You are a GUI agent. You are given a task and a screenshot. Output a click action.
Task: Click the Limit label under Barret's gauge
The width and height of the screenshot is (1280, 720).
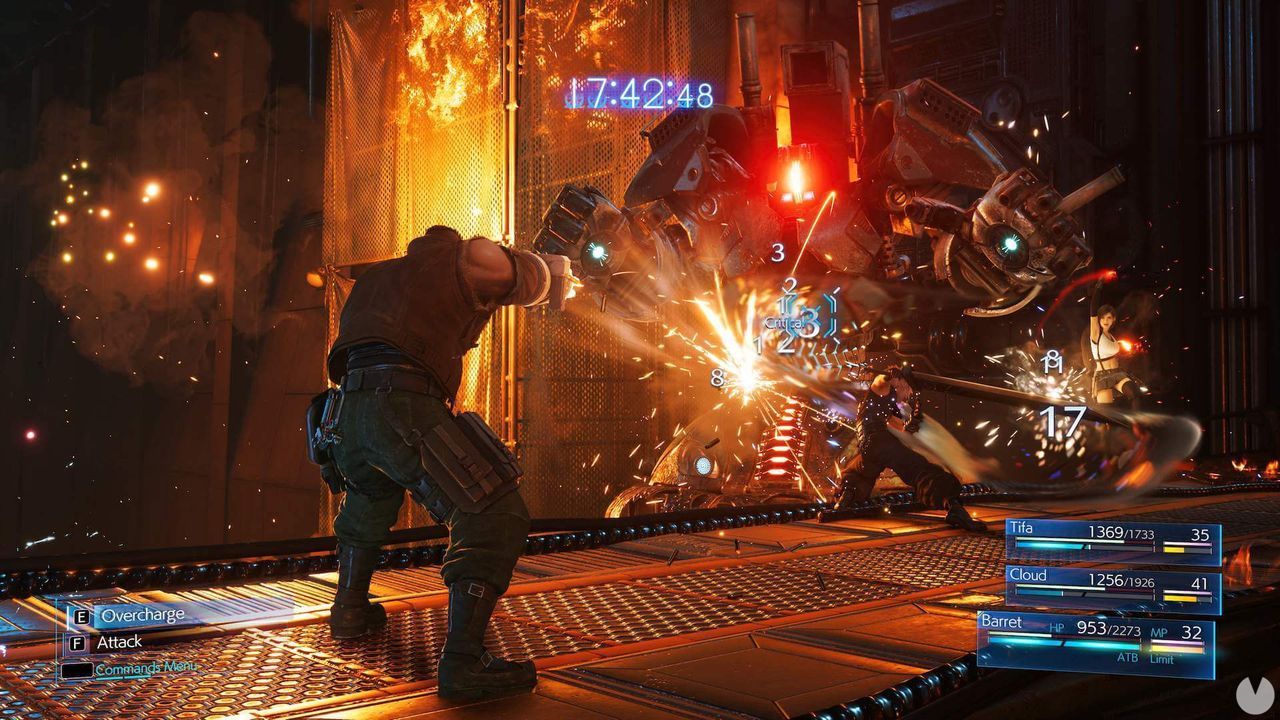[1162, 658]
